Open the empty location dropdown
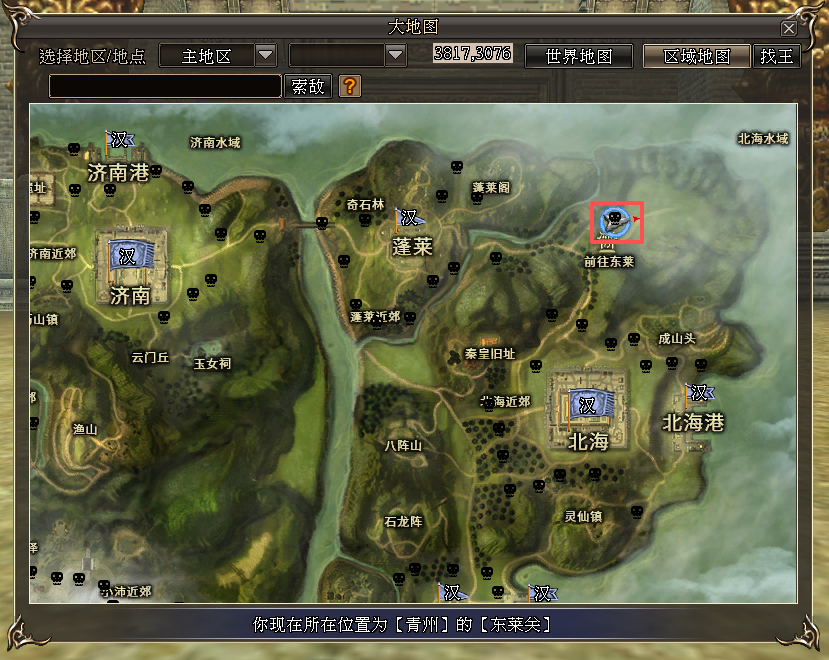 click(395, 55)
